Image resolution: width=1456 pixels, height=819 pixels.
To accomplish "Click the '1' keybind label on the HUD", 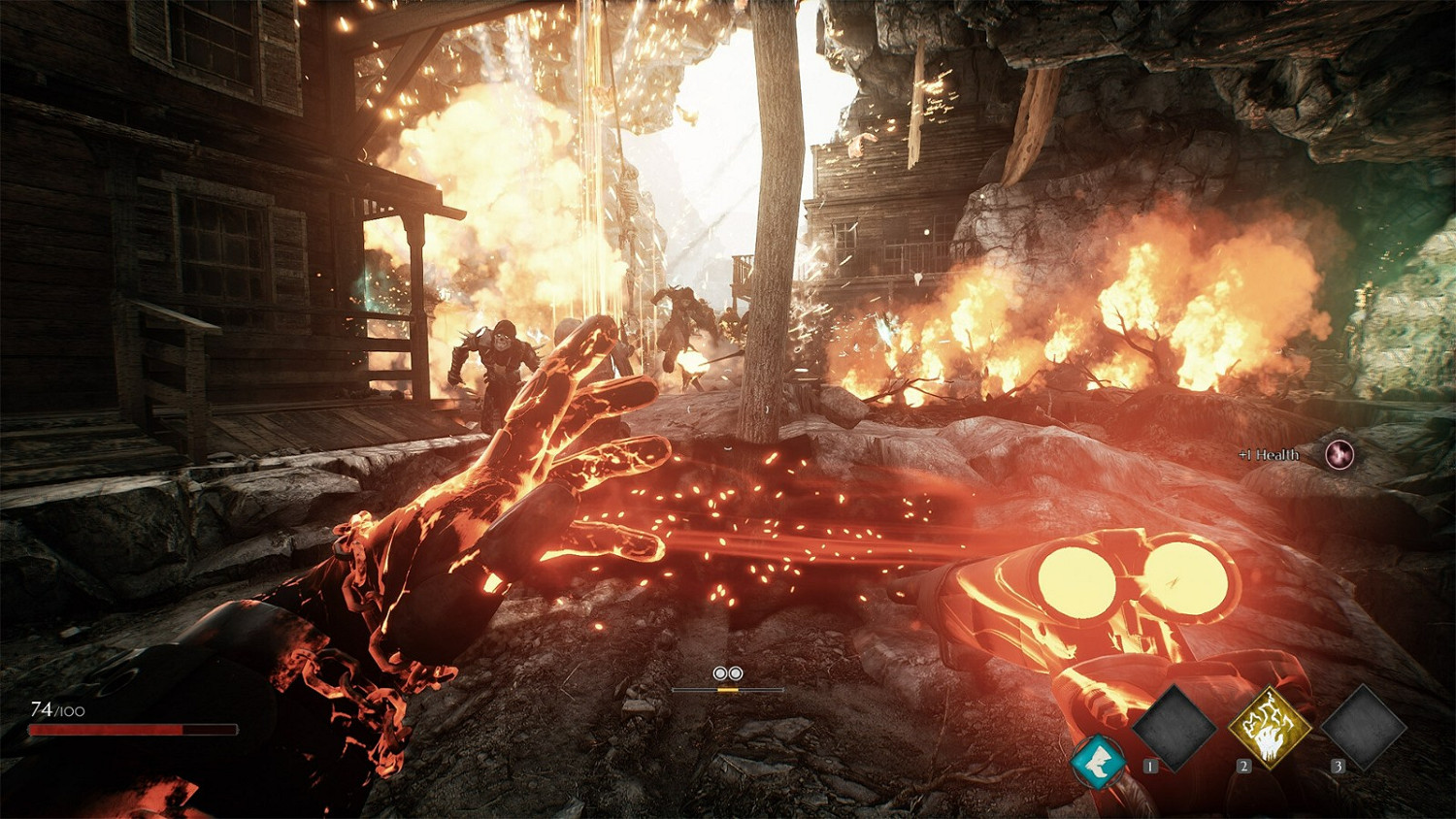I will (1148, 767).
